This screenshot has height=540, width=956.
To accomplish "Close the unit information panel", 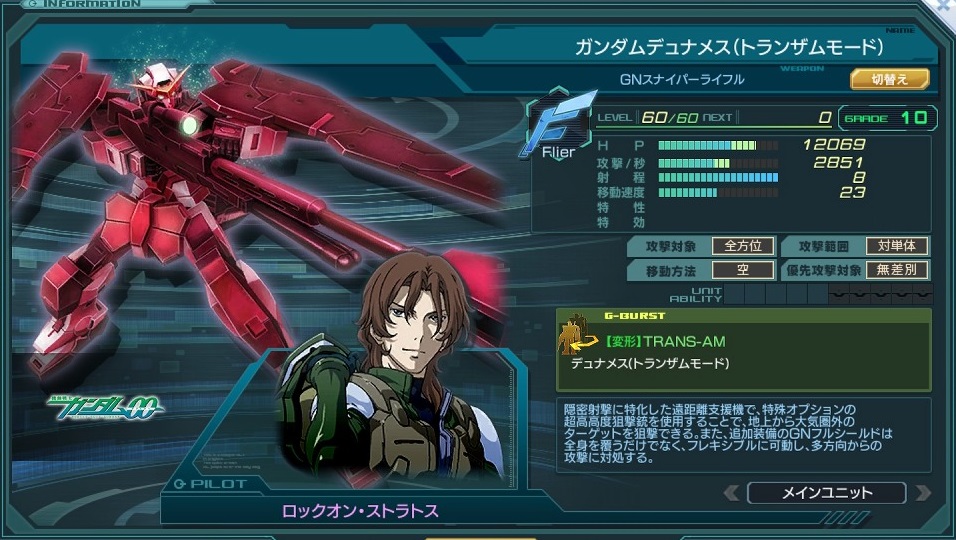I will point(945,5).
